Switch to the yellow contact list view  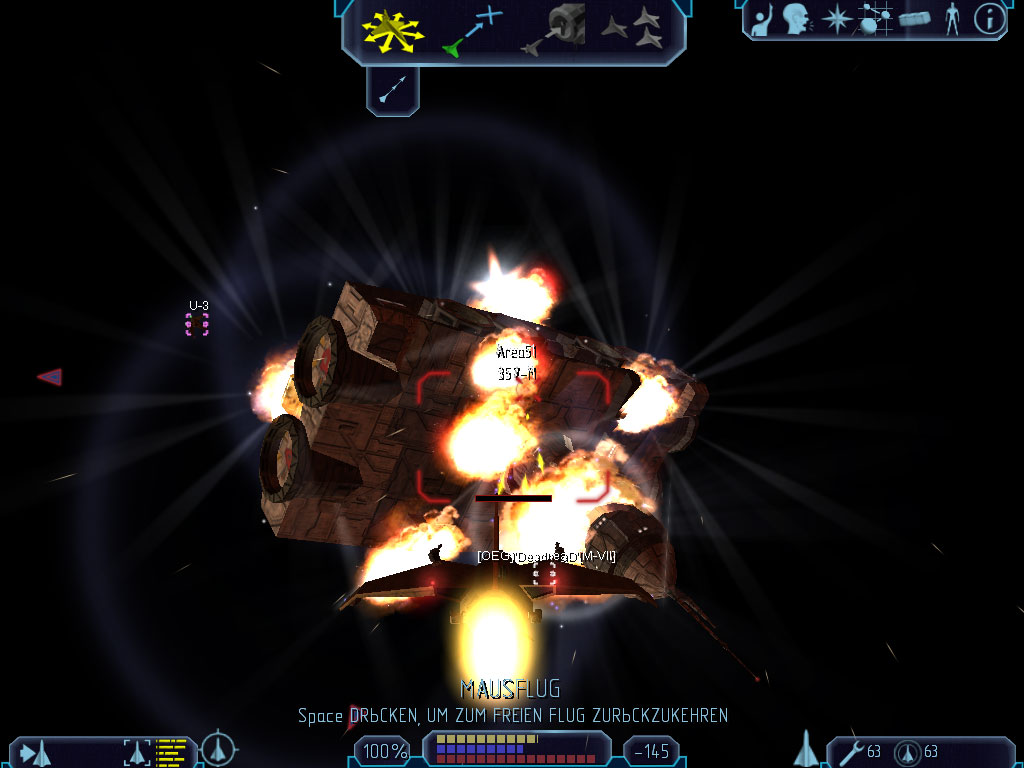(x=171, y=752)
